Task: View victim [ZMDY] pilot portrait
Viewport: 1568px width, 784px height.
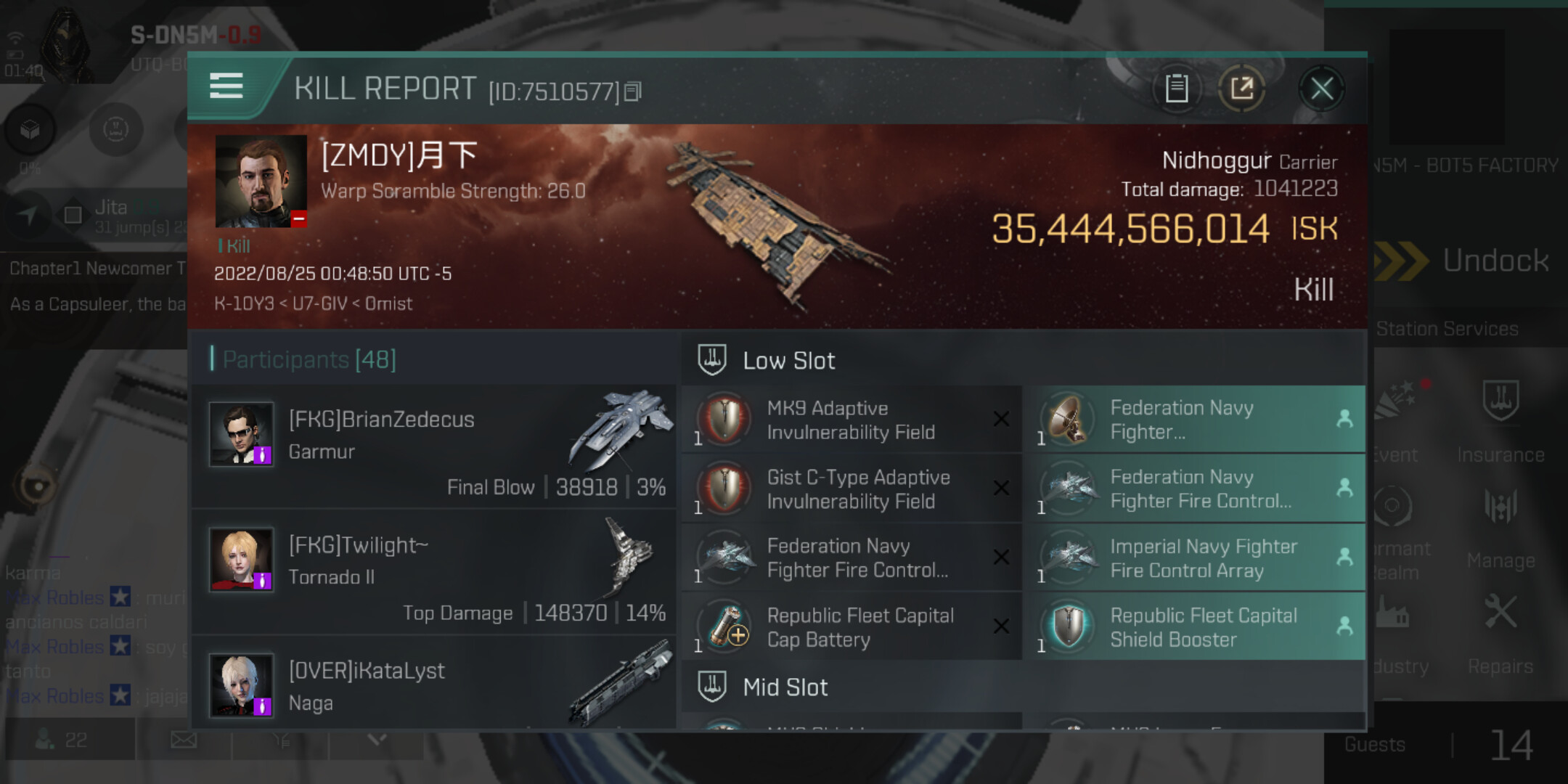Action: [x=261, y=181]
